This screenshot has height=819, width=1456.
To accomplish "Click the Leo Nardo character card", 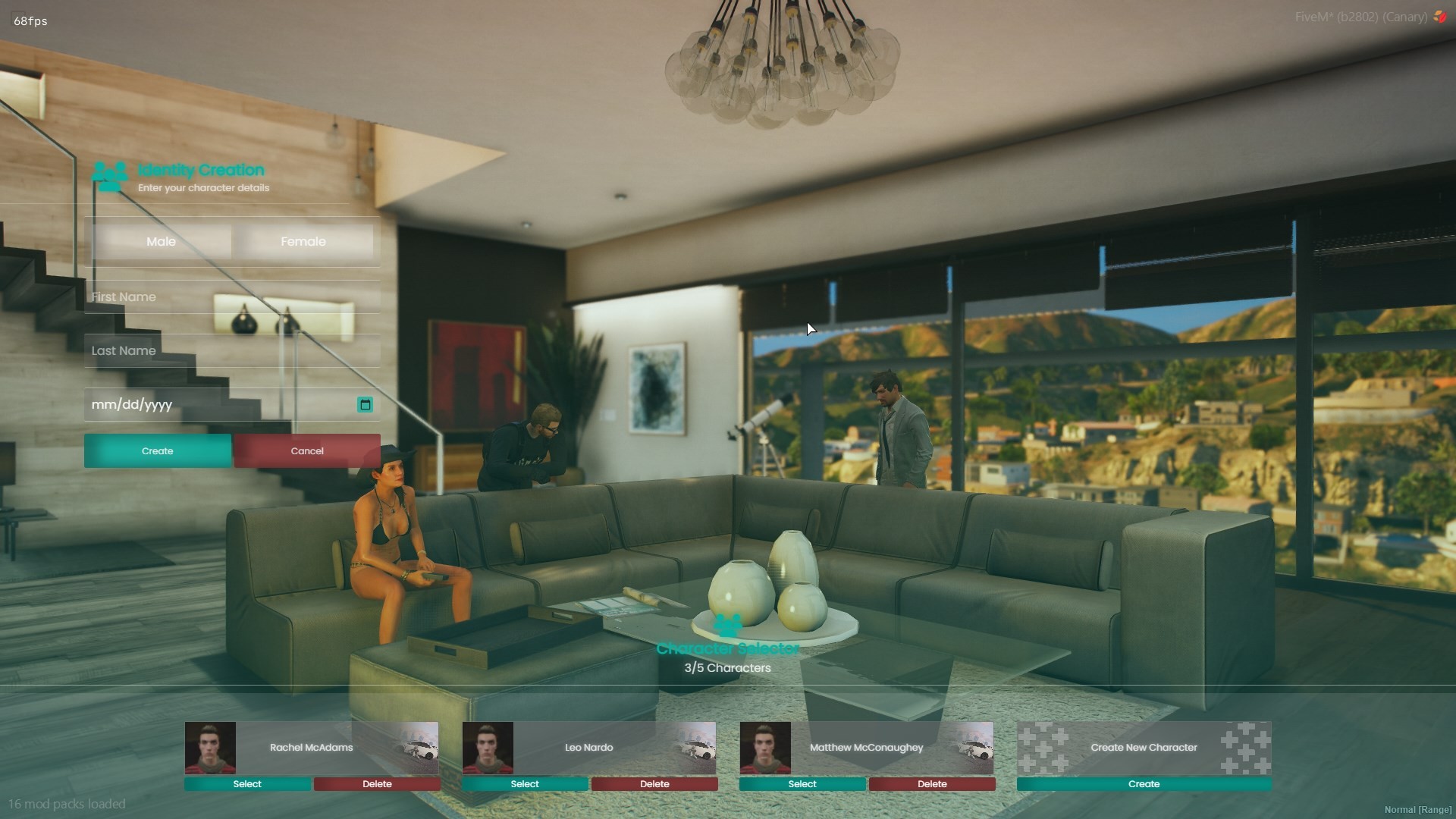I will click(x=589, y=748).
